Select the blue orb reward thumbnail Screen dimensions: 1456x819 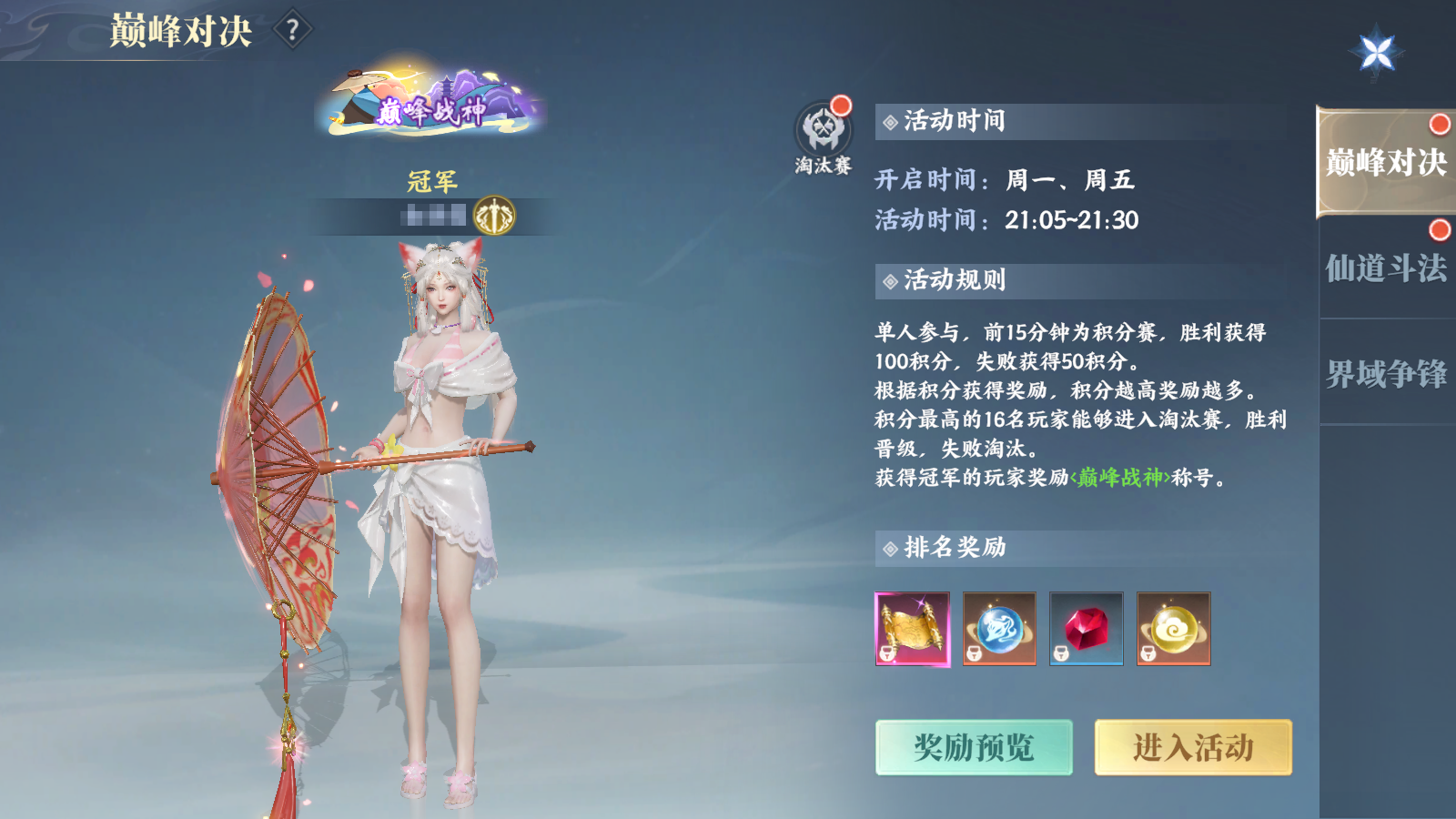(999, 629)
